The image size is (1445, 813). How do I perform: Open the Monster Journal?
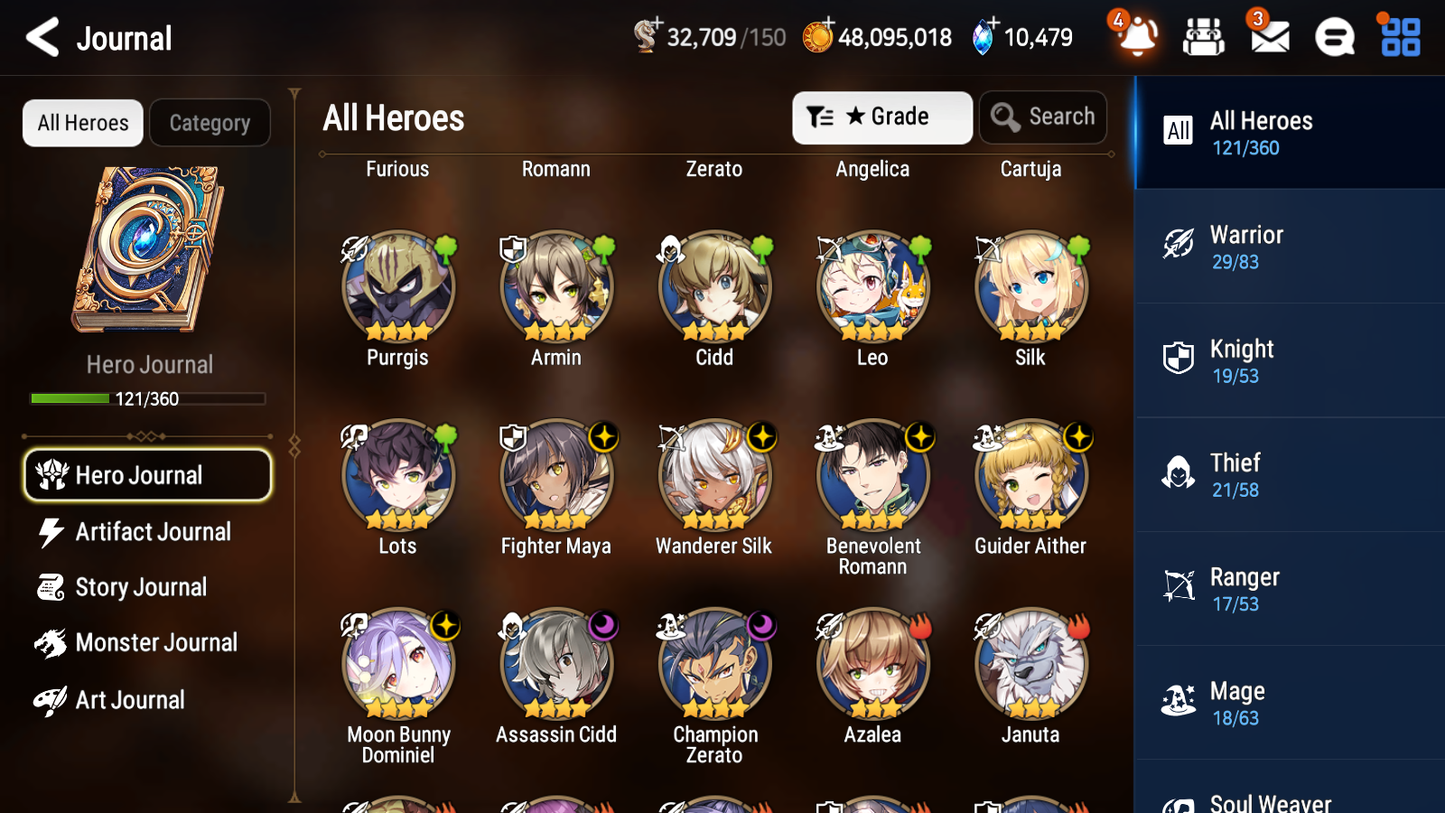[x=157, y=643]
